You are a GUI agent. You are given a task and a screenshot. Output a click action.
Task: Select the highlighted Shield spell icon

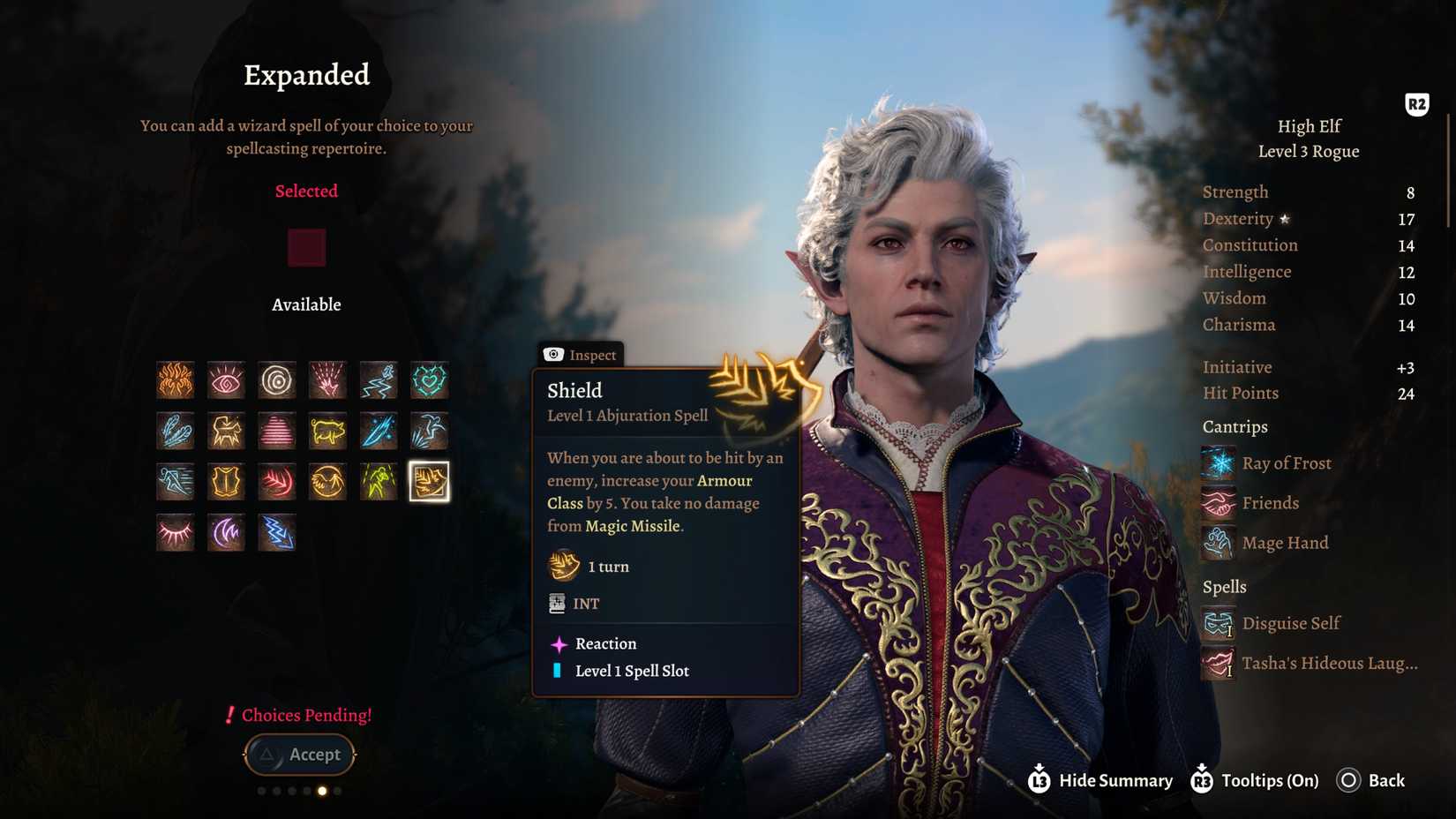(x=429, y=482)
